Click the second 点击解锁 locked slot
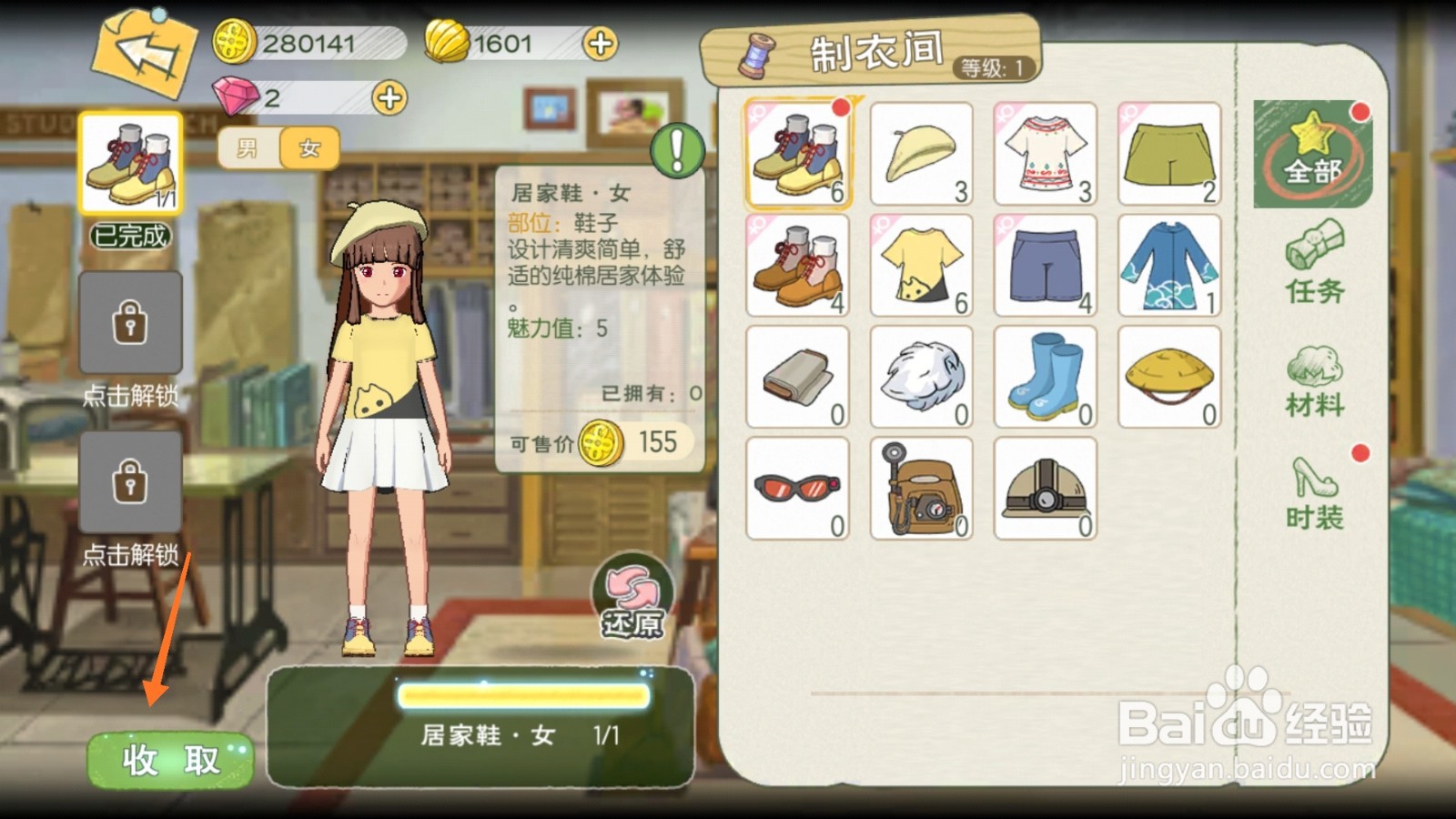Screen dimensions: 1456x819 click(x=129, y=482)
